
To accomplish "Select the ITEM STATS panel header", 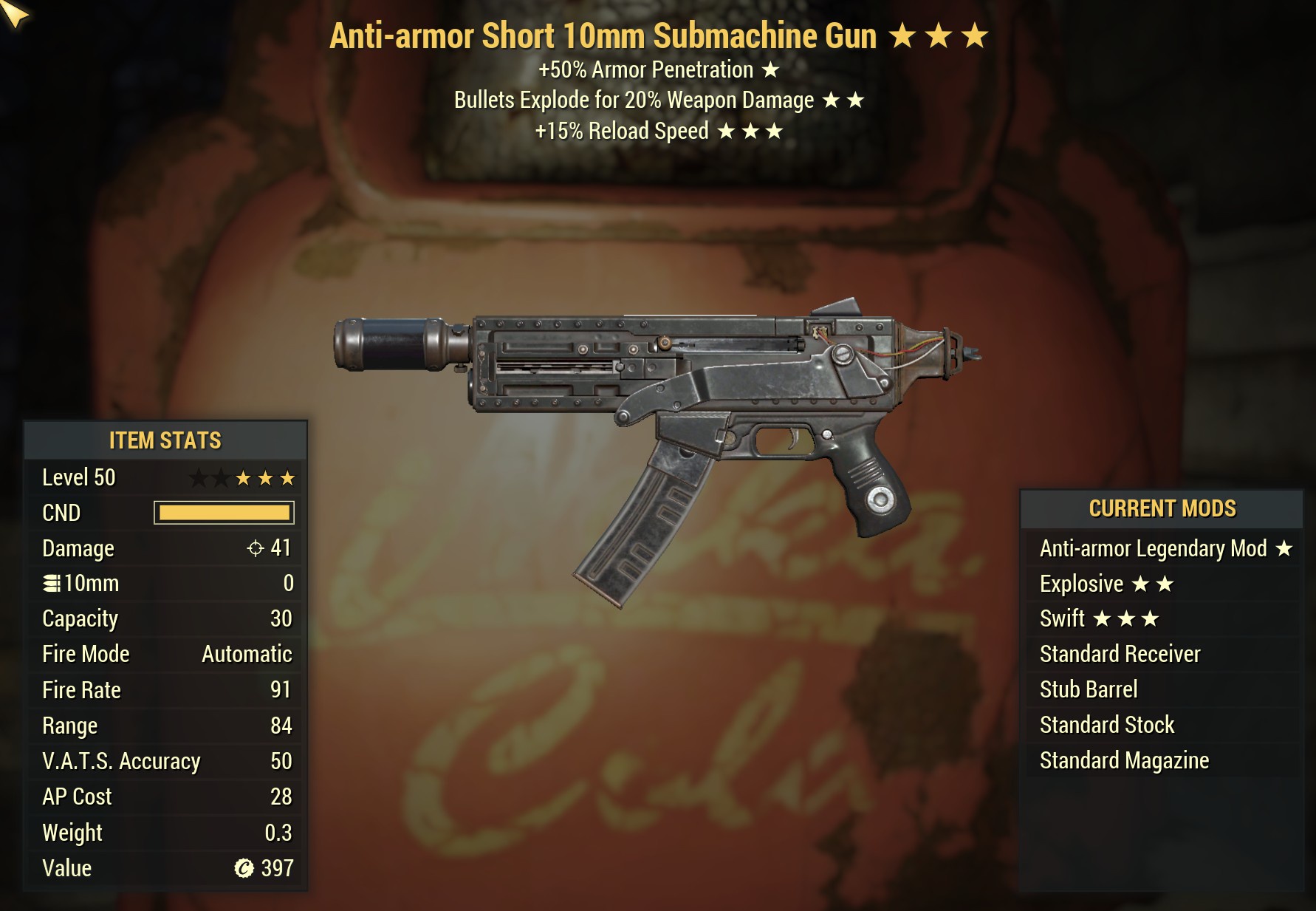I will click(x=165, y=440).
